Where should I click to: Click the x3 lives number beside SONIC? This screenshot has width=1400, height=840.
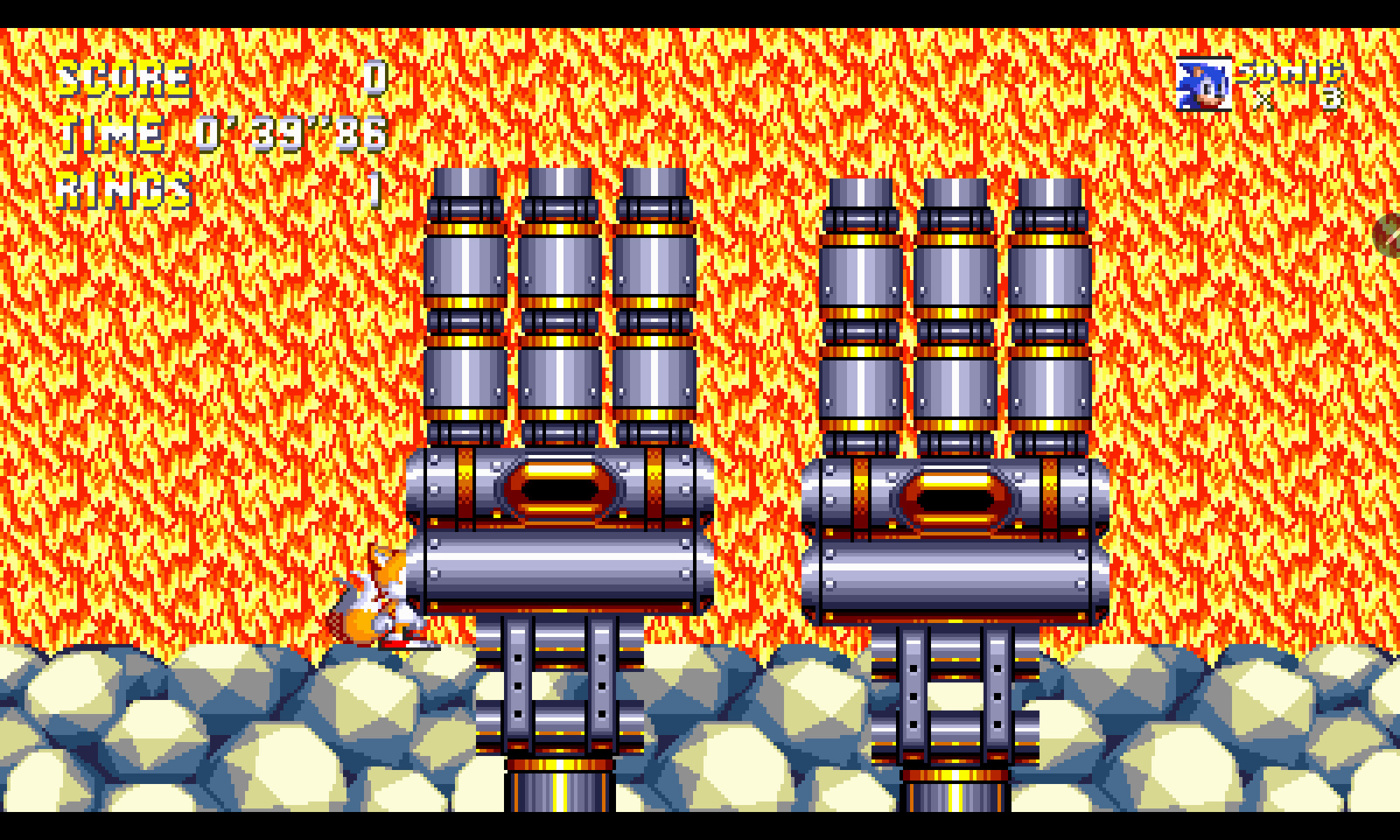(1330, 101)
